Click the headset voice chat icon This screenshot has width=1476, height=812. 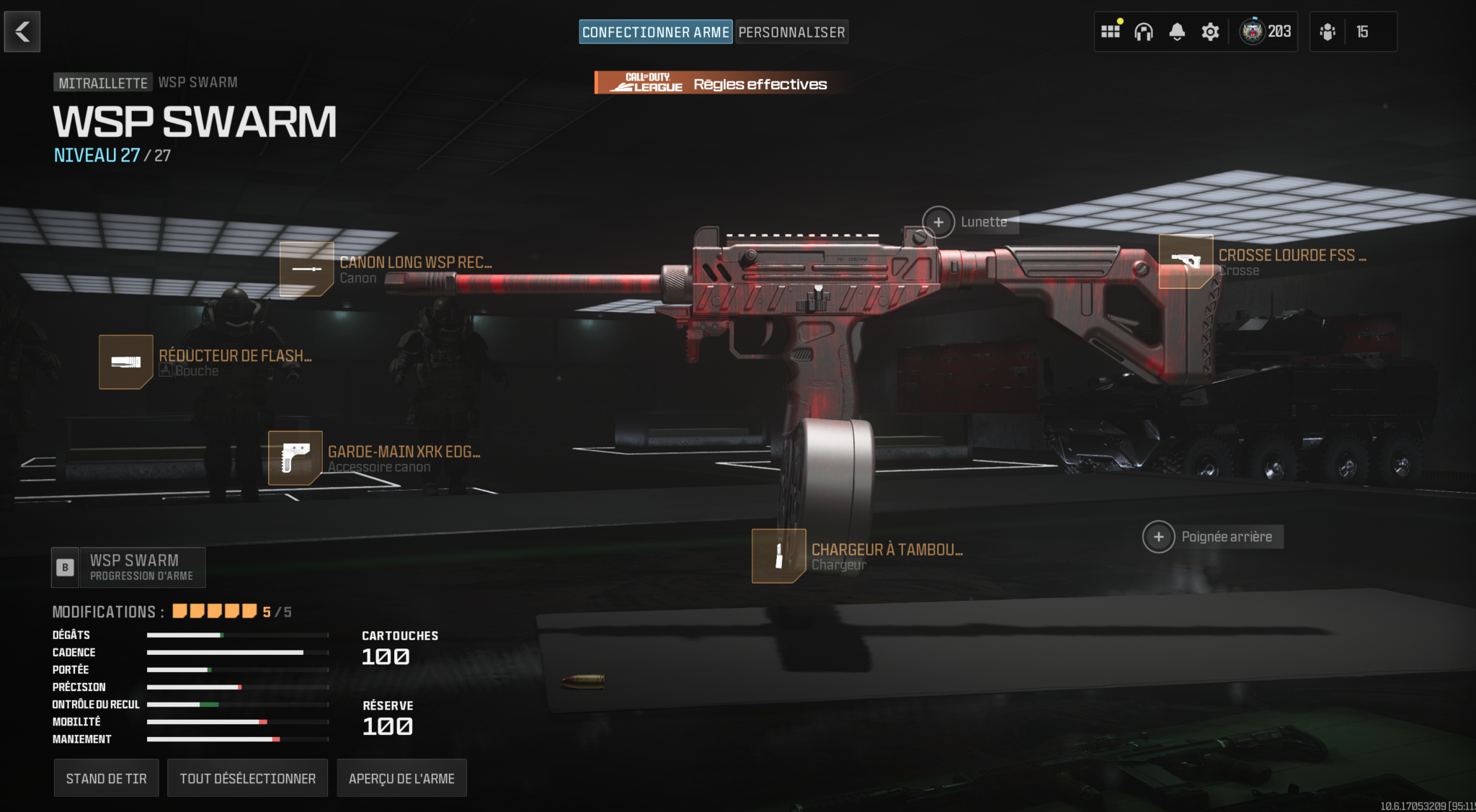(1144, 32)
